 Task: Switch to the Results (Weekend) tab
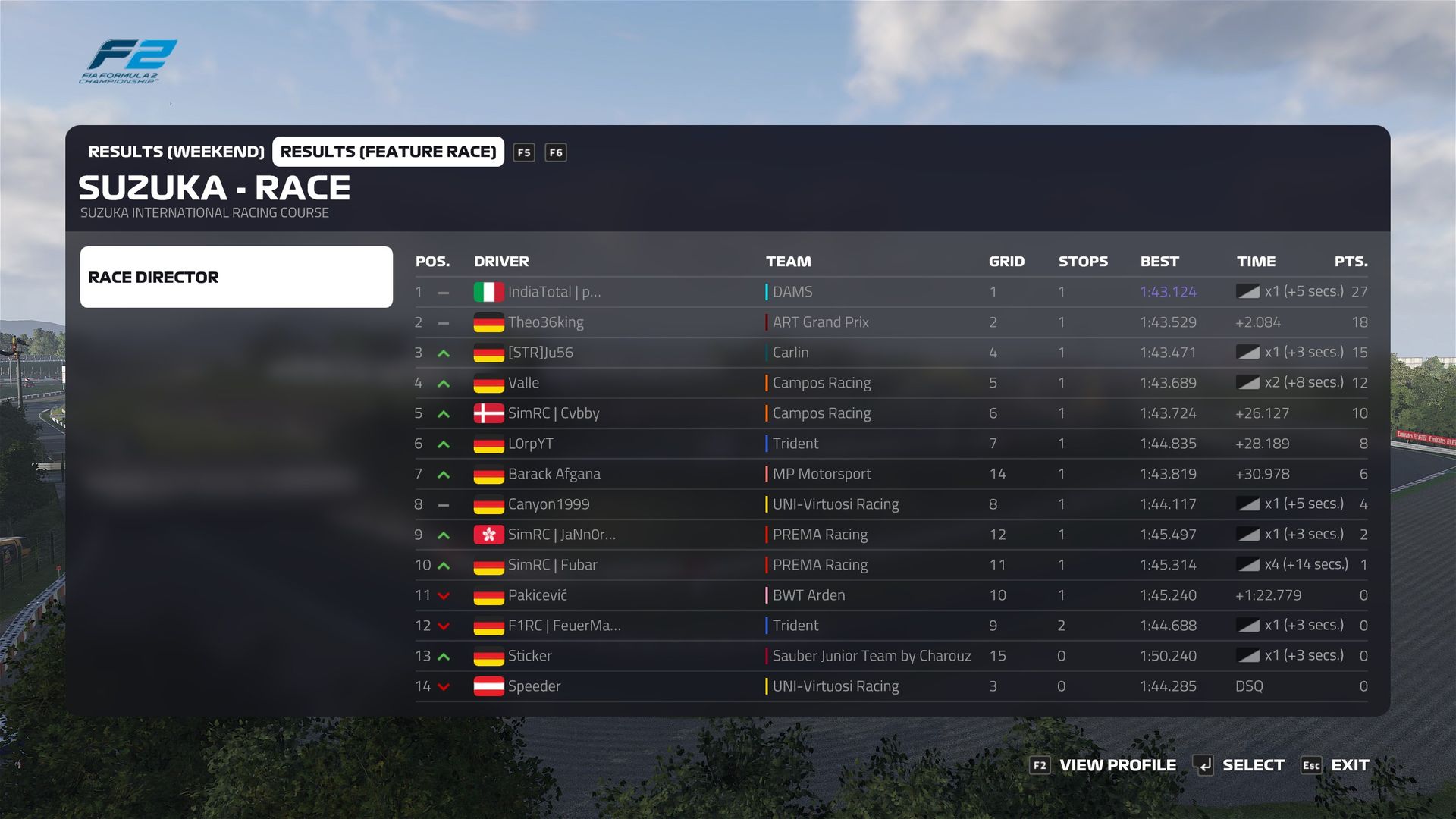click(176, 152)
